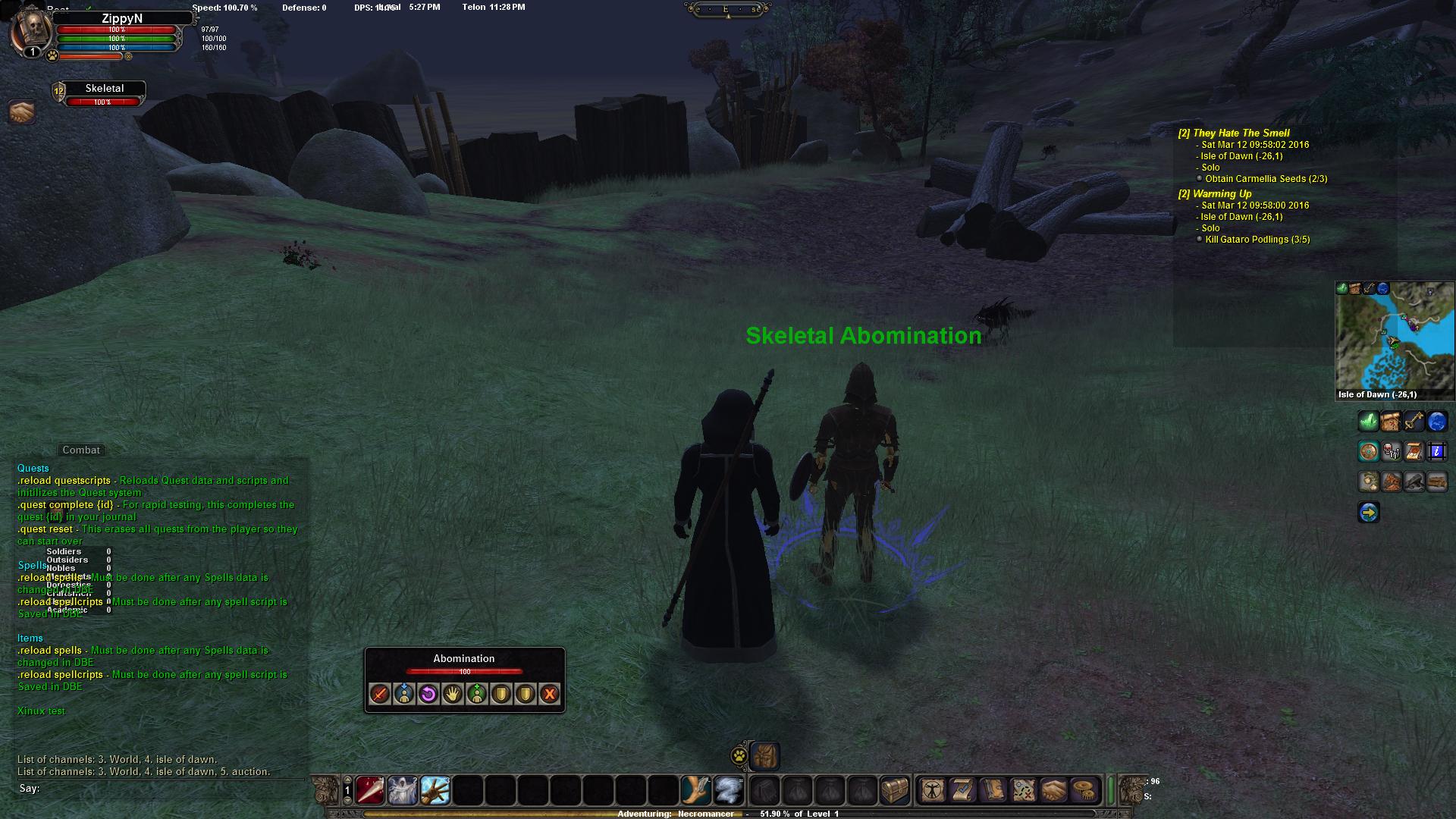Open the treasure chest inventory button
Viewport: 1456px width, 819px height.
point(895,791)
